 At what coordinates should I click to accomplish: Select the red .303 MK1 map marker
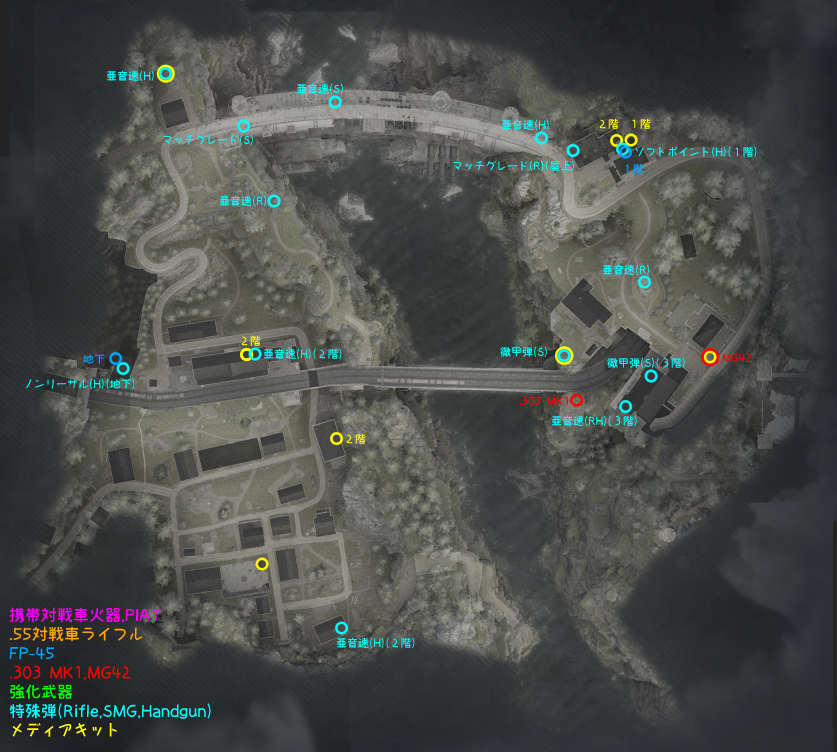coord(576,400)
